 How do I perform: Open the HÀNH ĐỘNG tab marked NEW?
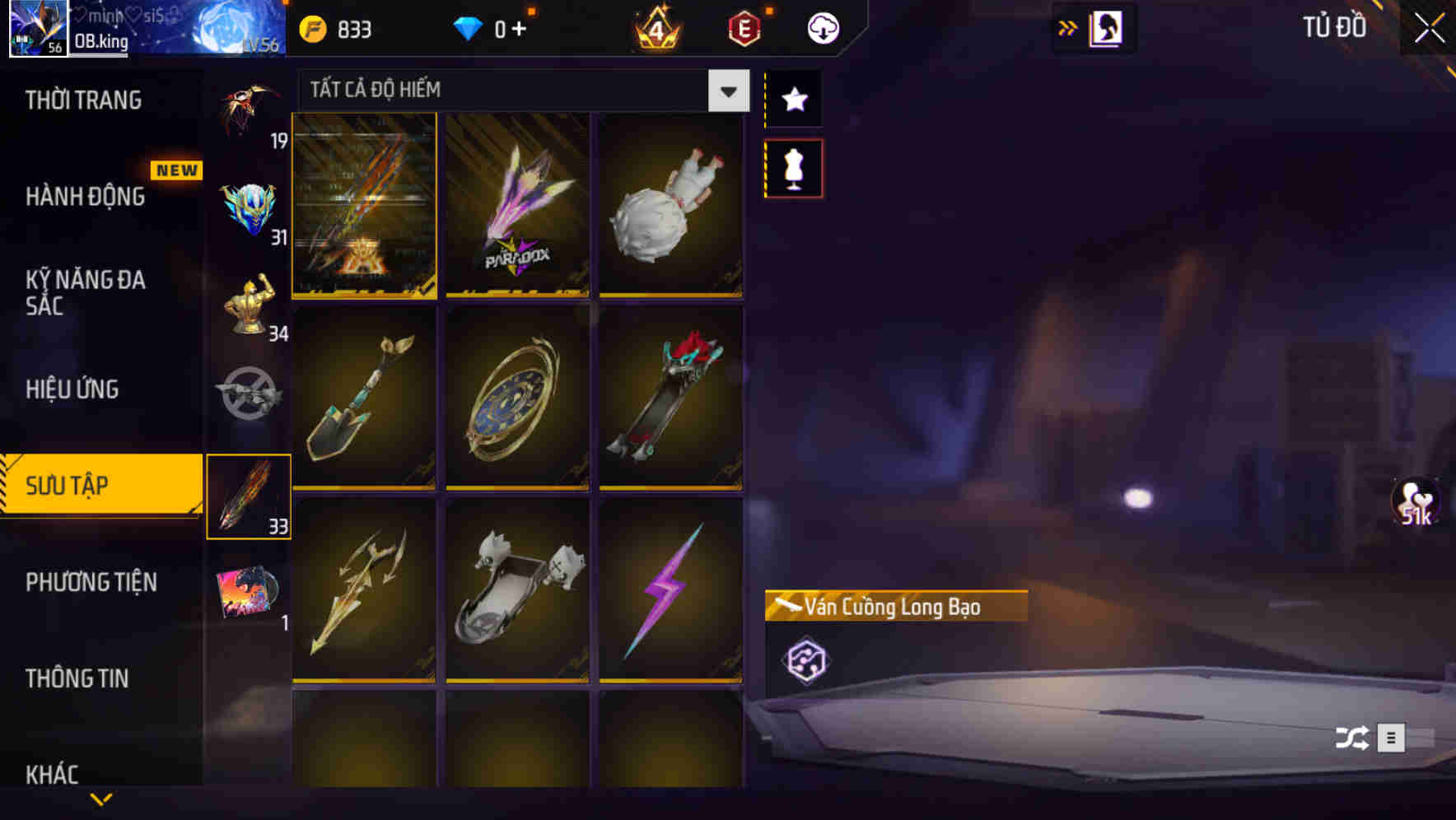point(86,197)
